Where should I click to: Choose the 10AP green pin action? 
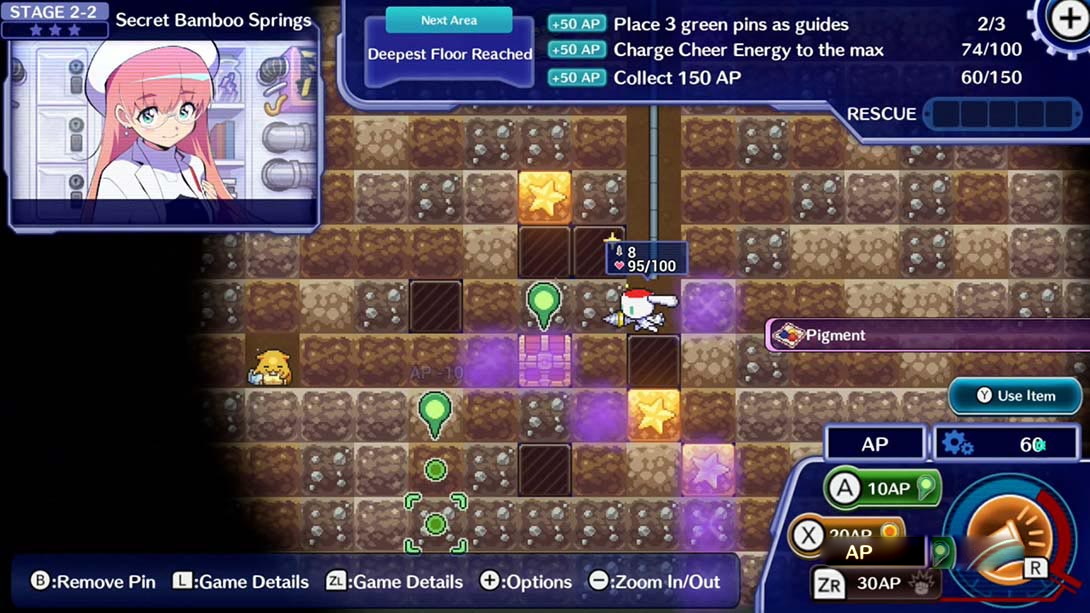883,489
